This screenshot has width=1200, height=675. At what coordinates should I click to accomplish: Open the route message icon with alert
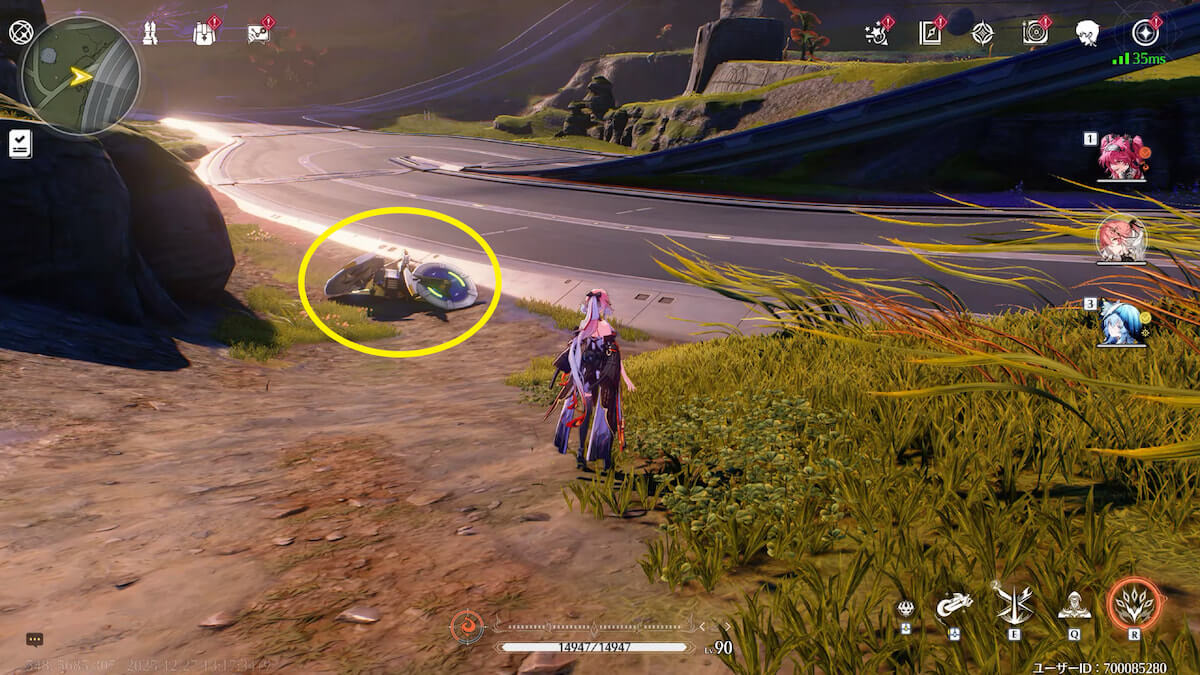(x=258, y=32)
